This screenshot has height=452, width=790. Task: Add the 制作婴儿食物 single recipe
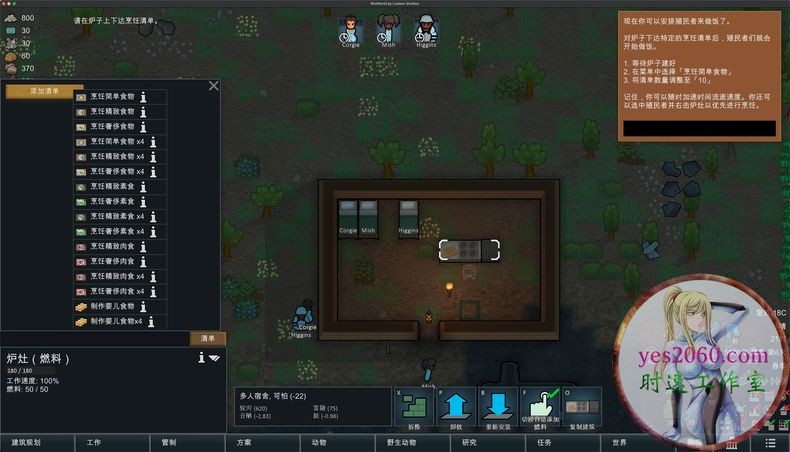tap(112, 306)
